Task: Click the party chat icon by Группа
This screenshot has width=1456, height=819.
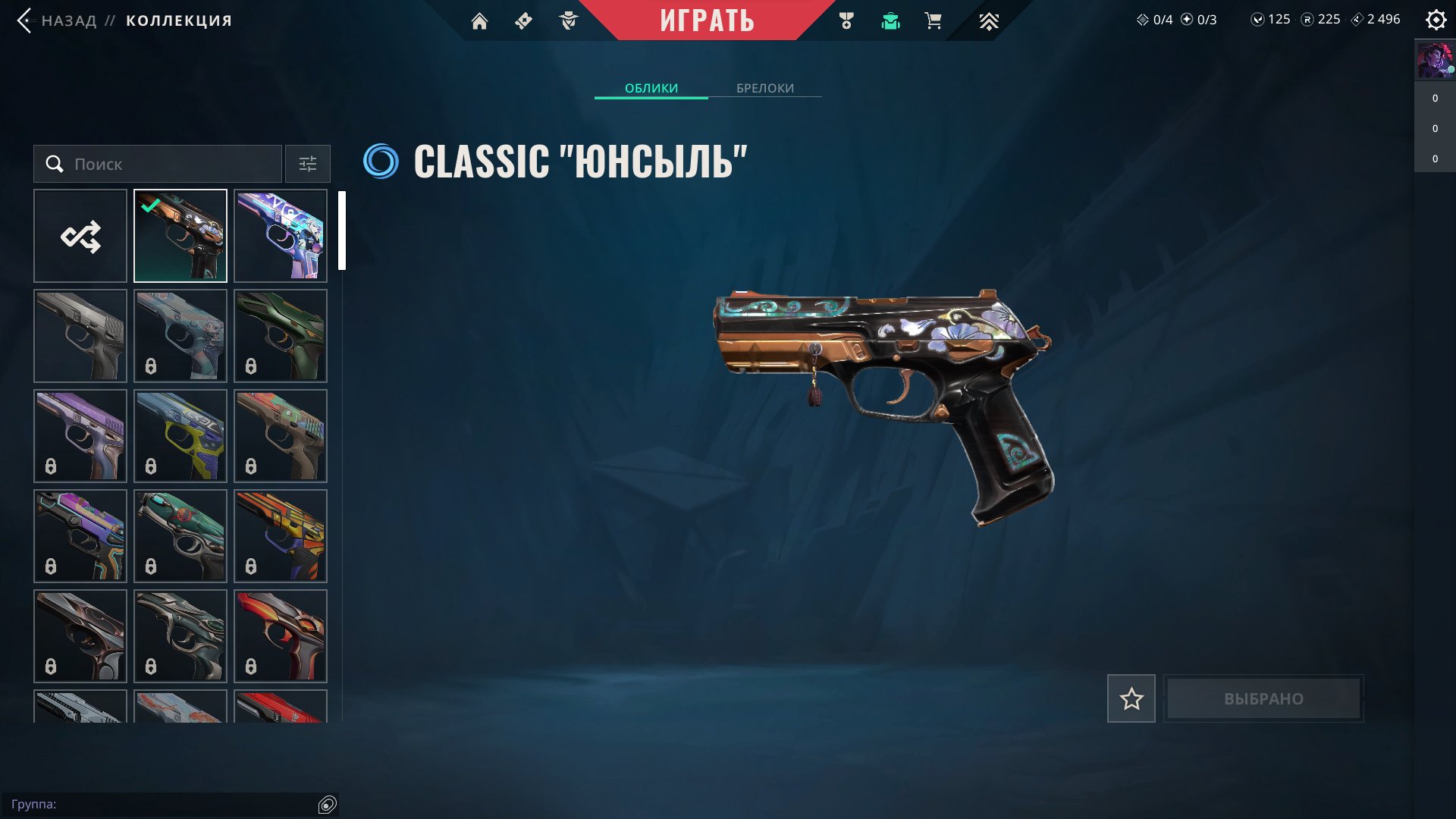Action: (x=327, y=805)
